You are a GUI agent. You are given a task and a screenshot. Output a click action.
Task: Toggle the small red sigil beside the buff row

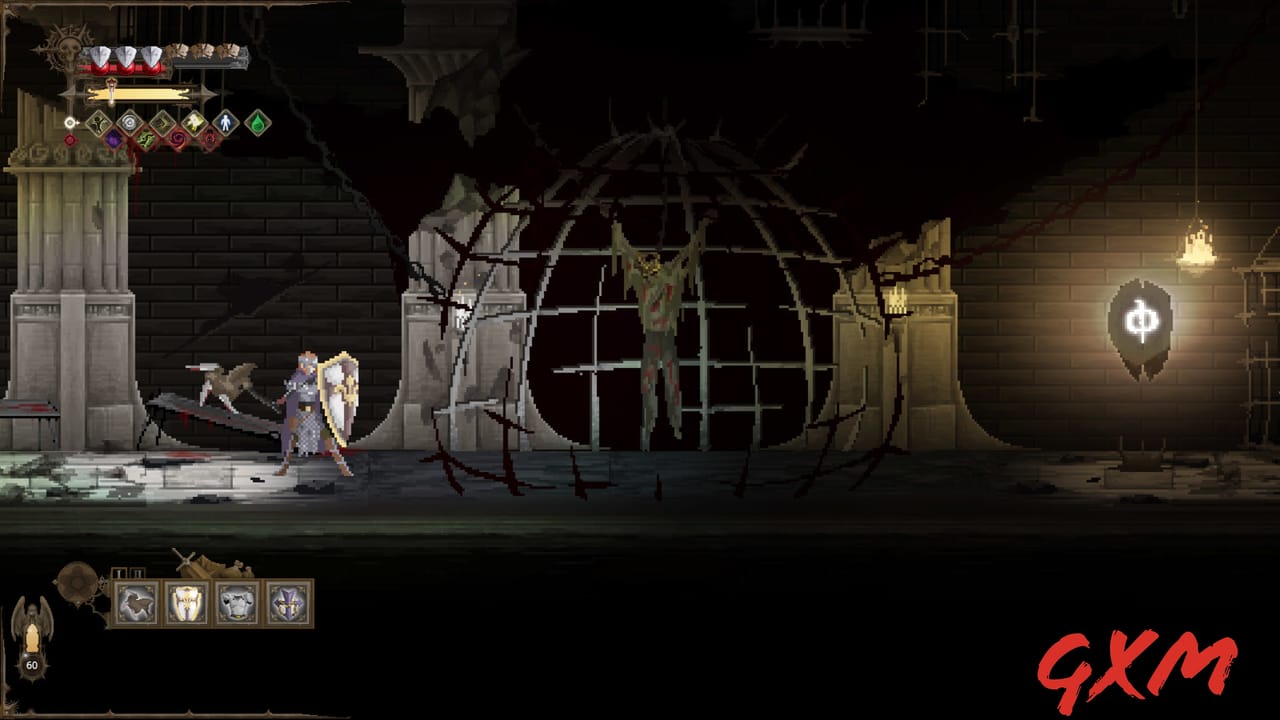pos(70,139)
